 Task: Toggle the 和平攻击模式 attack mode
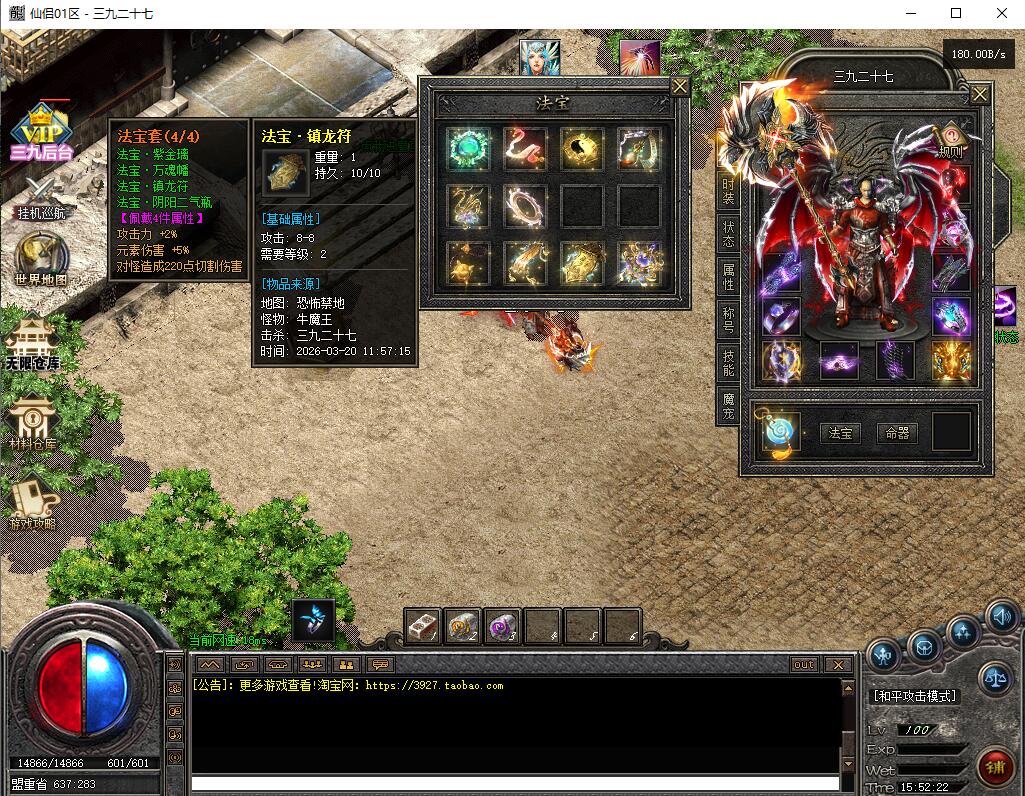click(914, 696)
